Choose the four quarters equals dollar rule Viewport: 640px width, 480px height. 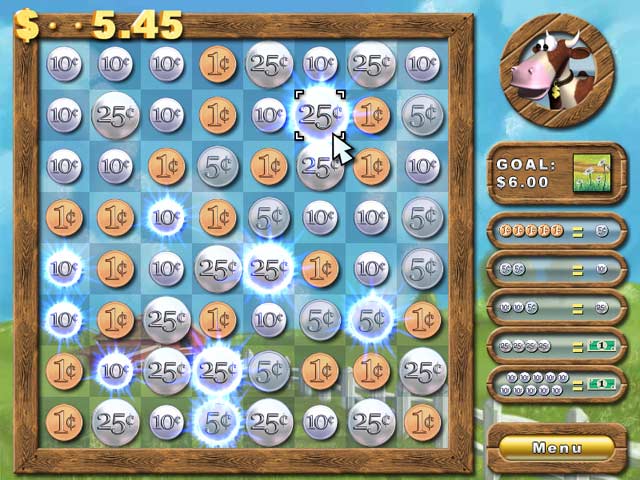(x=557, y=345)
